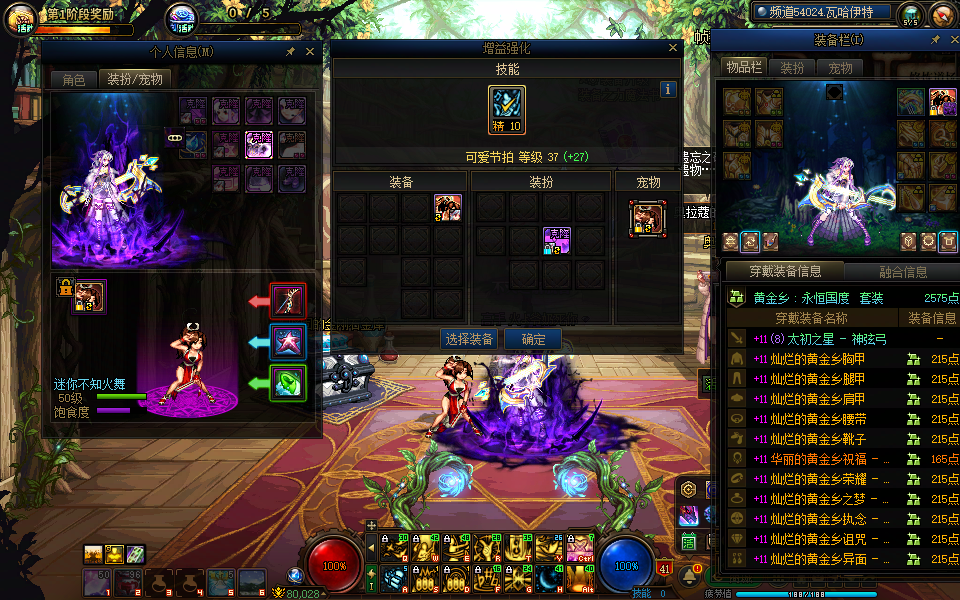Select the 装扮/宠物 tab
The image size is (960, 600).
pos(135,79)
